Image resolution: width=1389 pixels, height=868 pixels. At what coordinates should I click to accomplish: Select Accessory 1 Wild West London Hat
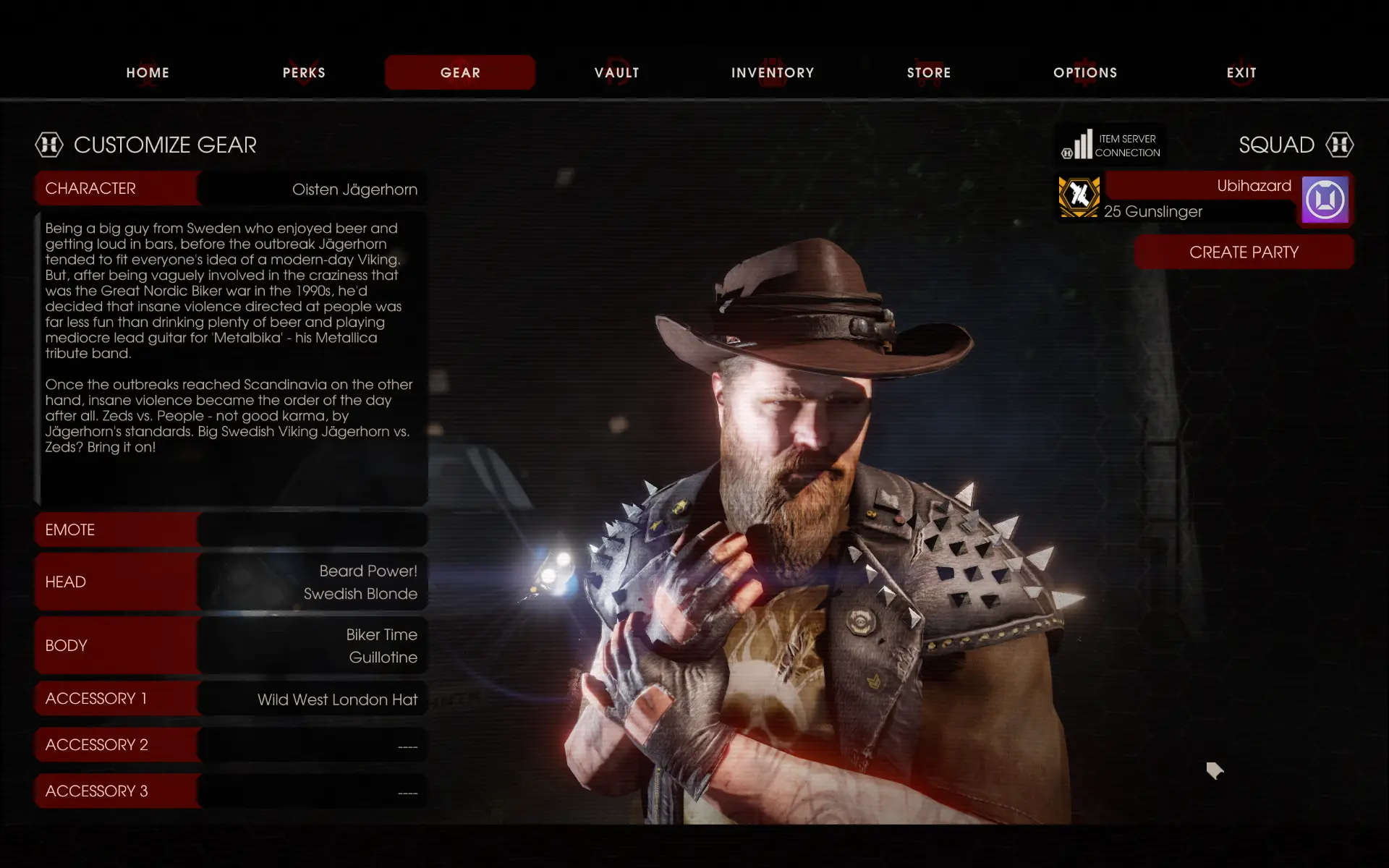coord(231,699)
